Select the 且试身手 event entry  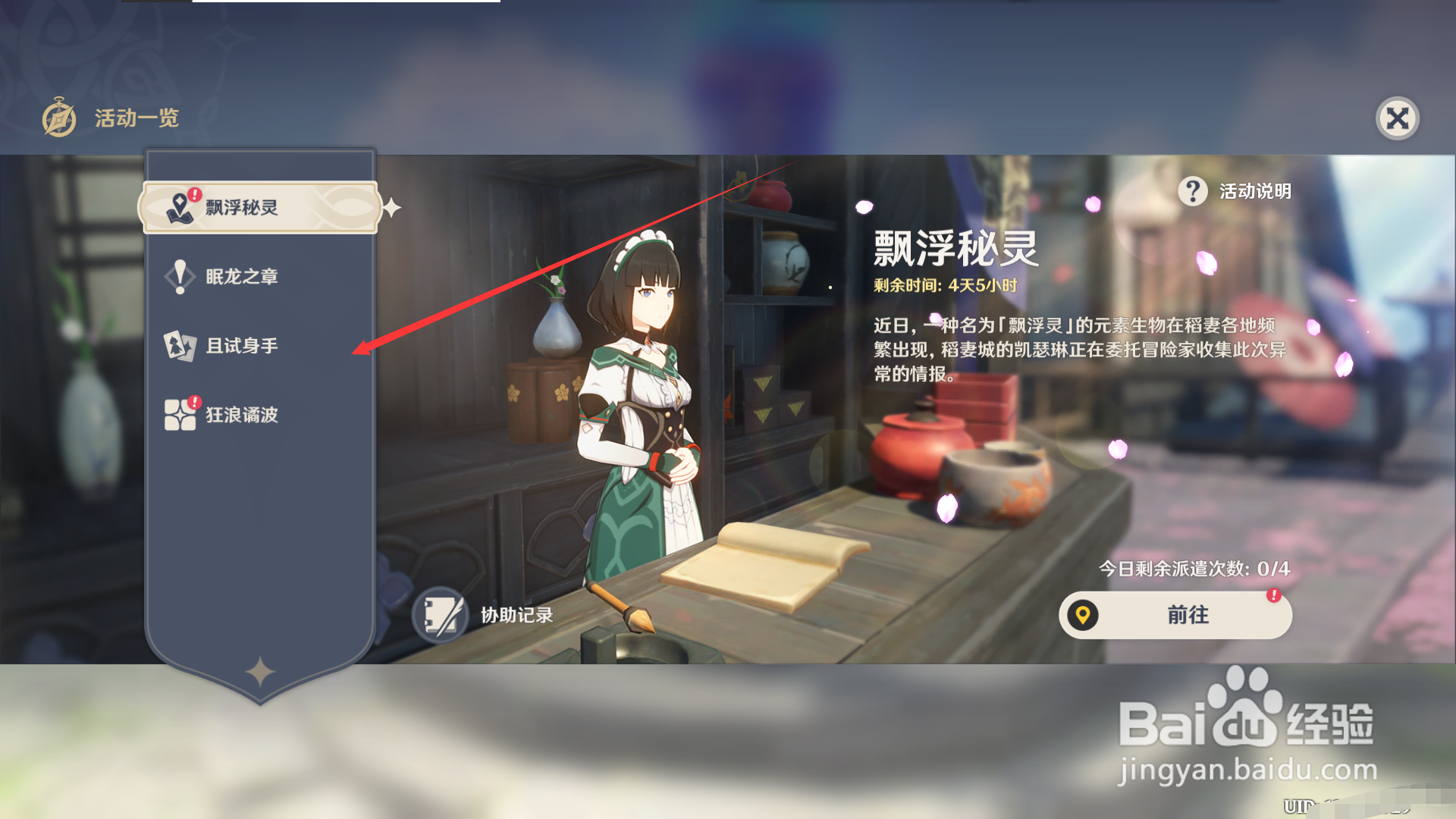pyautogui.click(x=243, y=346)
